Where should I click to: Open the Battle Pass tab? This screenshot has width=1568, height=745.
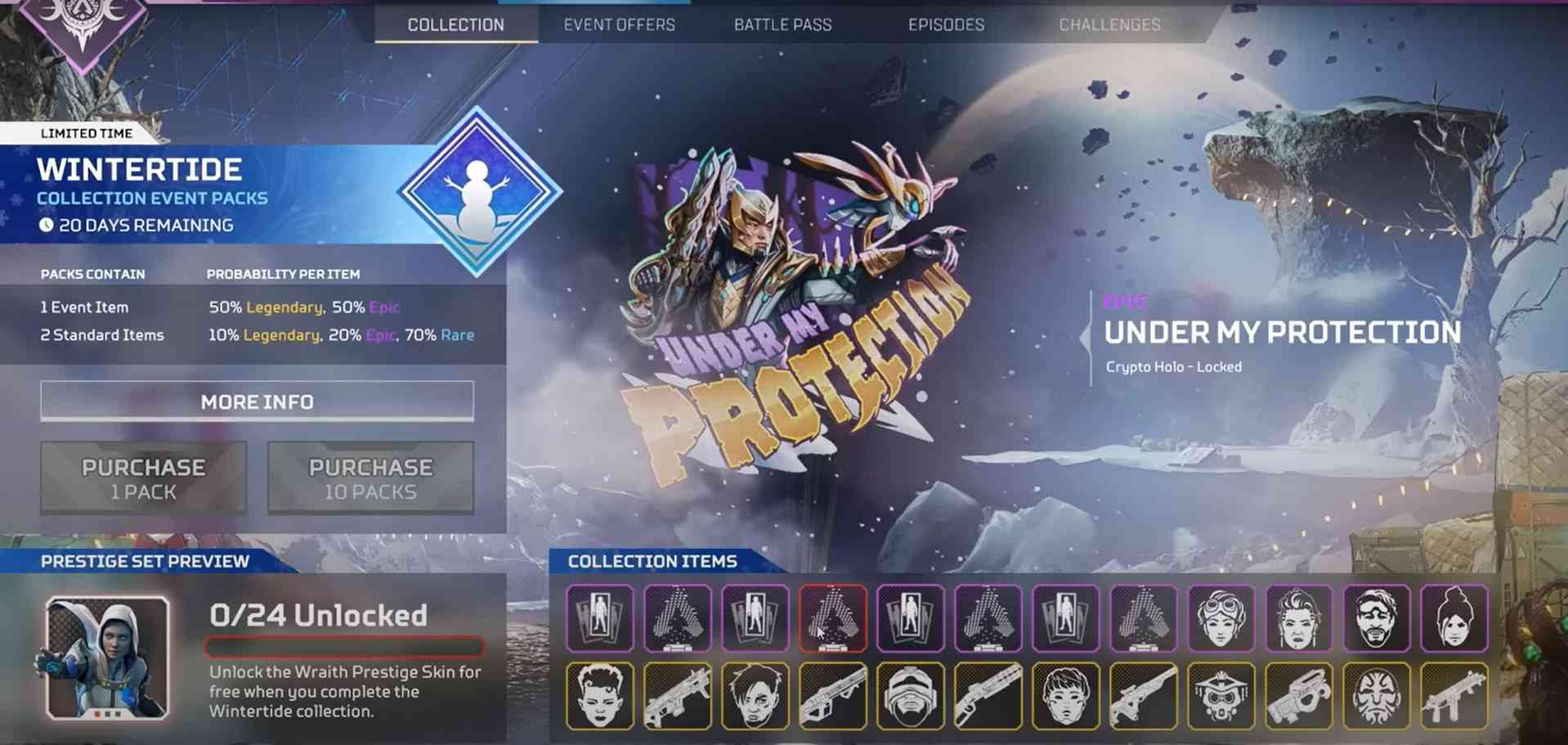tap(782, 25)
